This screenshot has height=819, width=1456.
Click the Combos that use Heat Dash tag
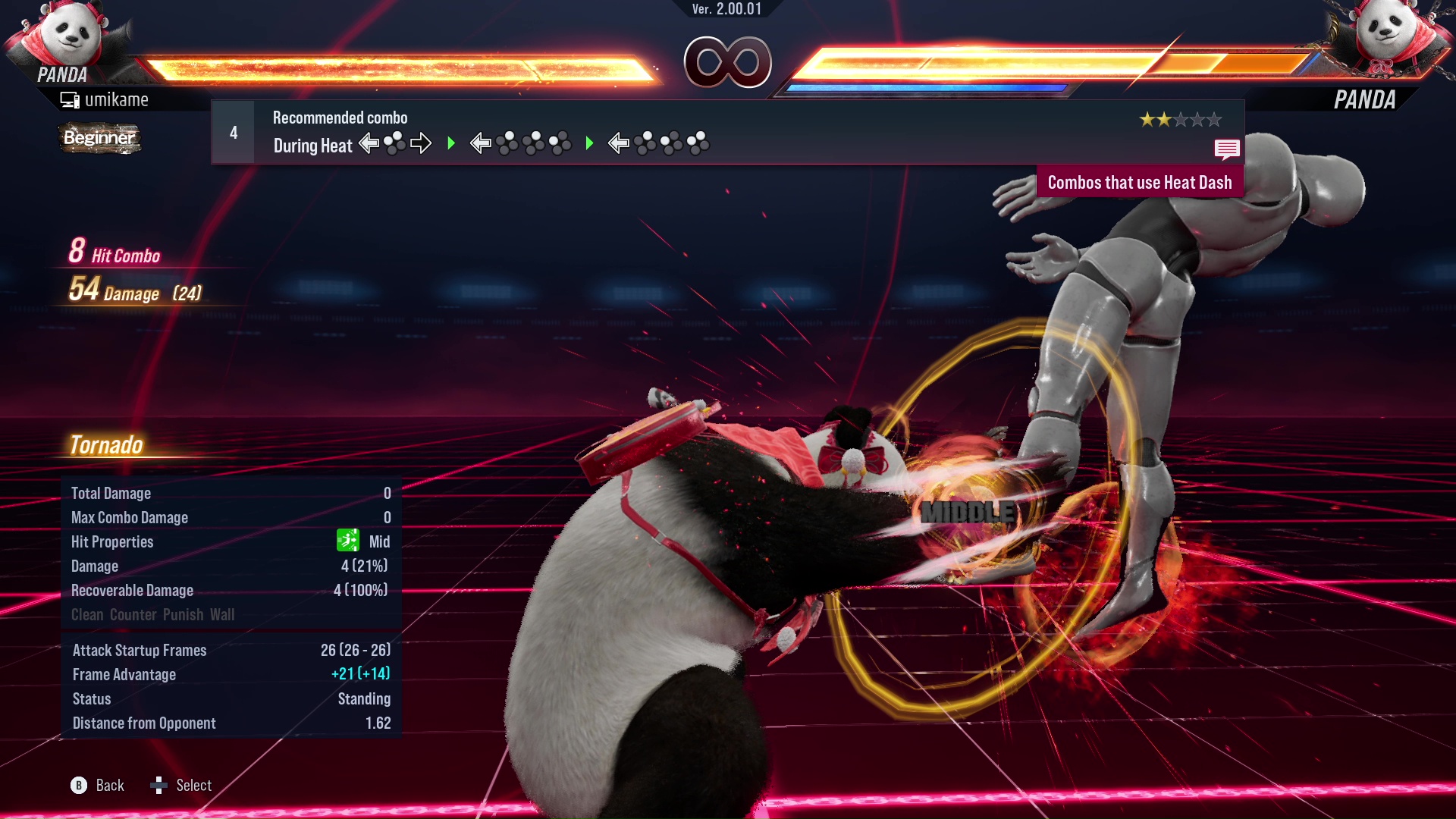(1139, 183)
